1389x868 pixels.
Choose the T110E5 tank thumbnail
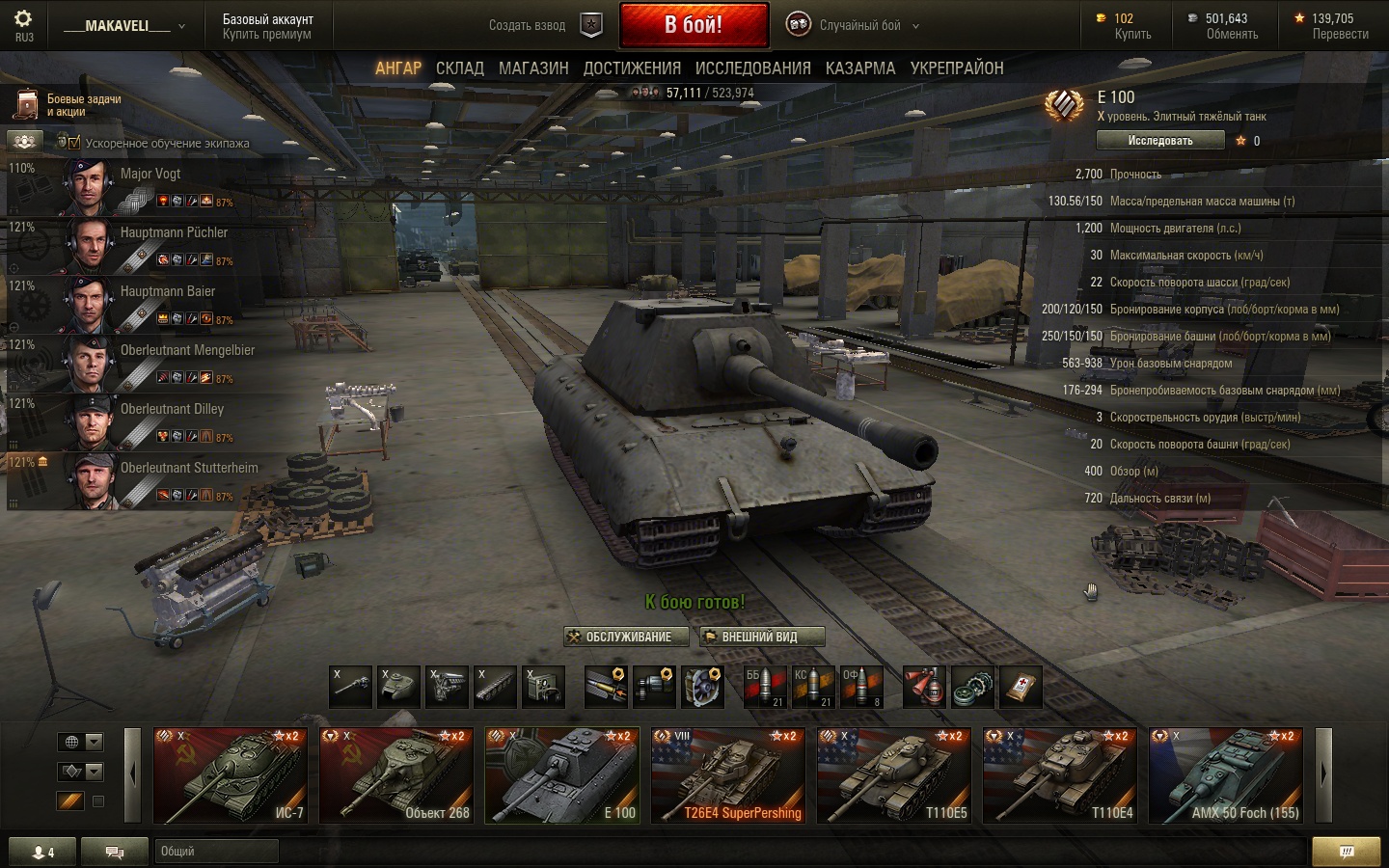click(894, 775)
